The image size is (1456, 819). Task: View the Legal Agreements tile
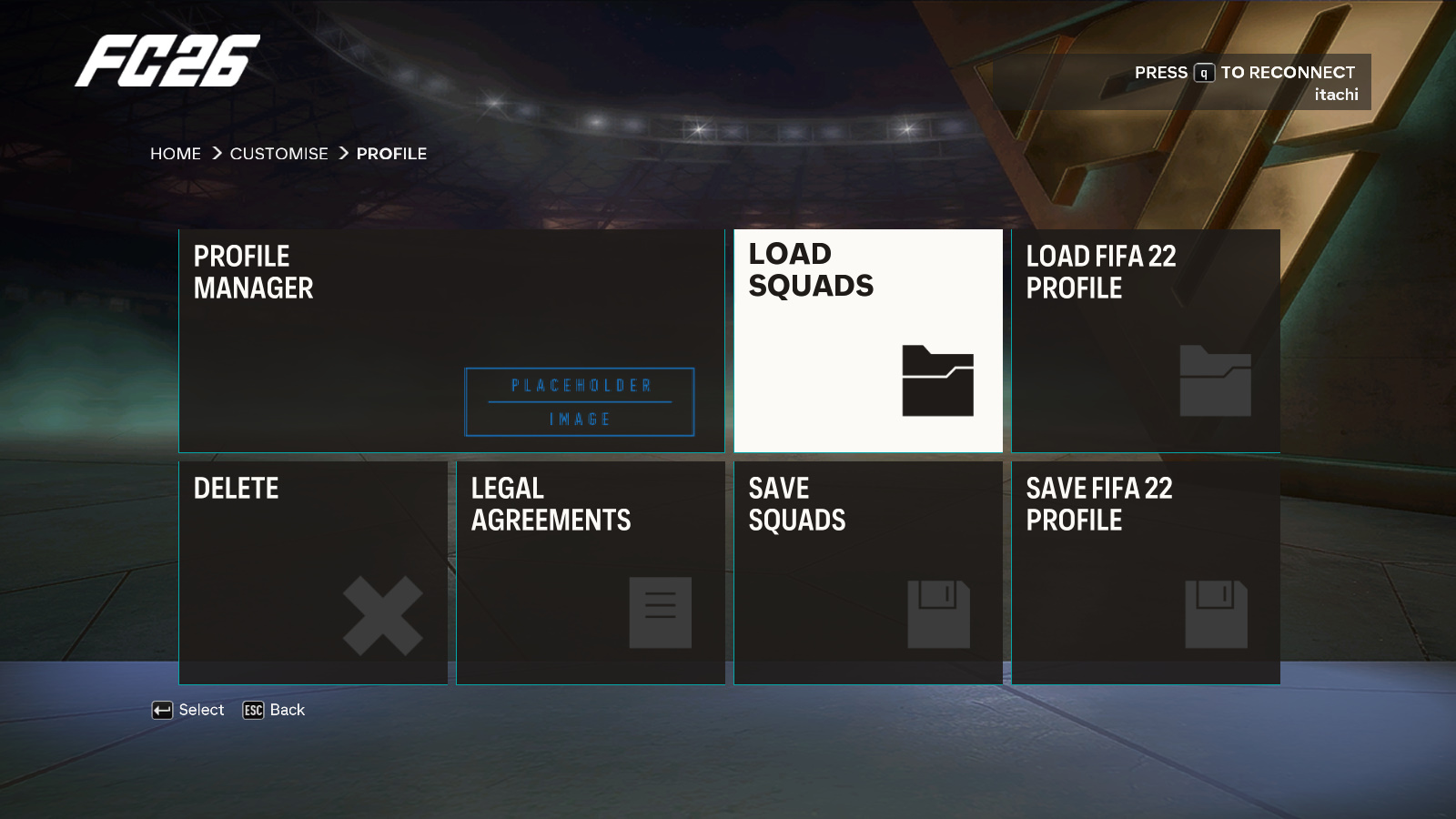click(x=591, y=572)
